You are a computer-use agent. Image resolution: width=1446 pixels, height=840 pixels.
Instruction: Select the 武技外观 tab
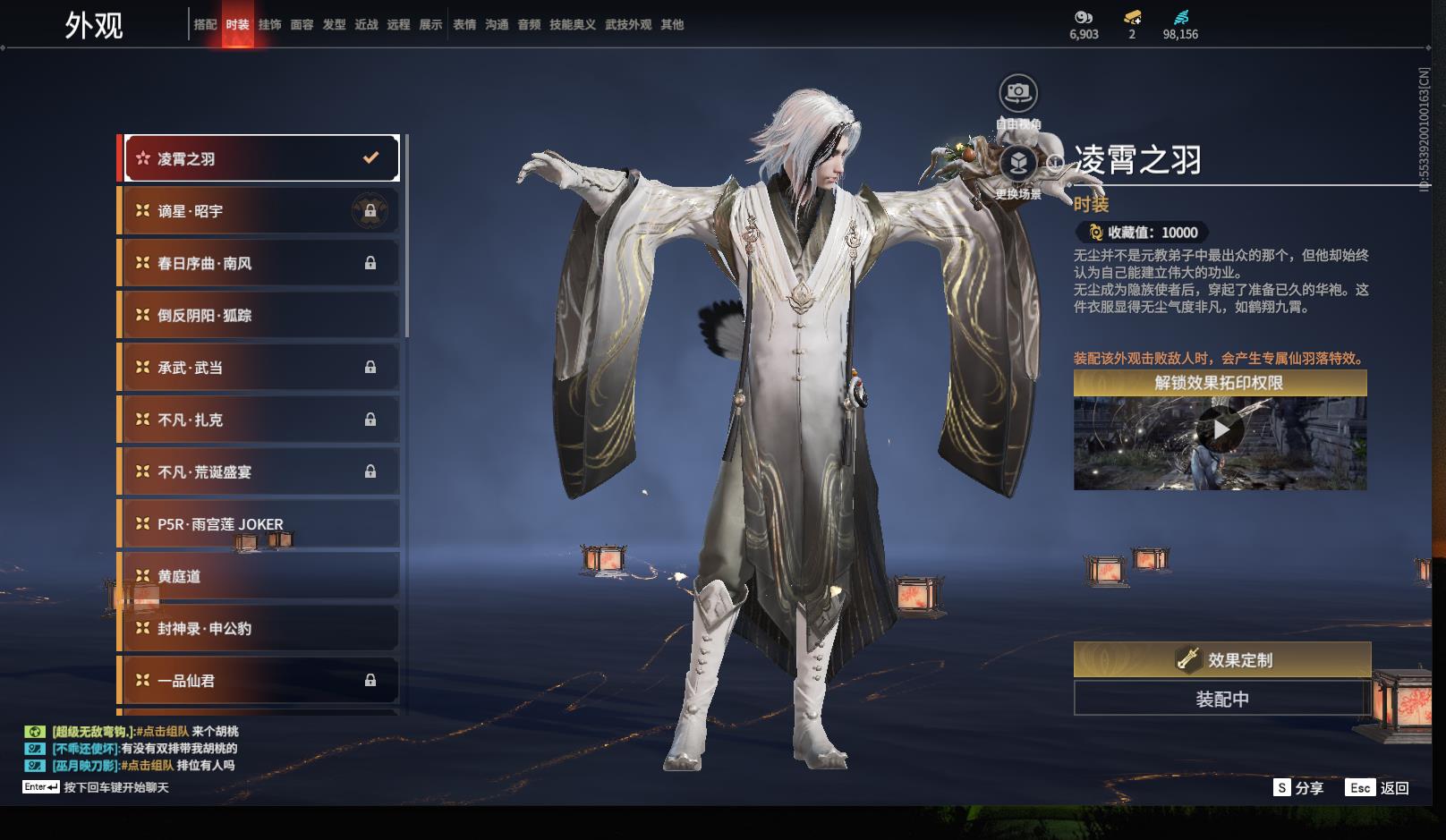point(628,24)
